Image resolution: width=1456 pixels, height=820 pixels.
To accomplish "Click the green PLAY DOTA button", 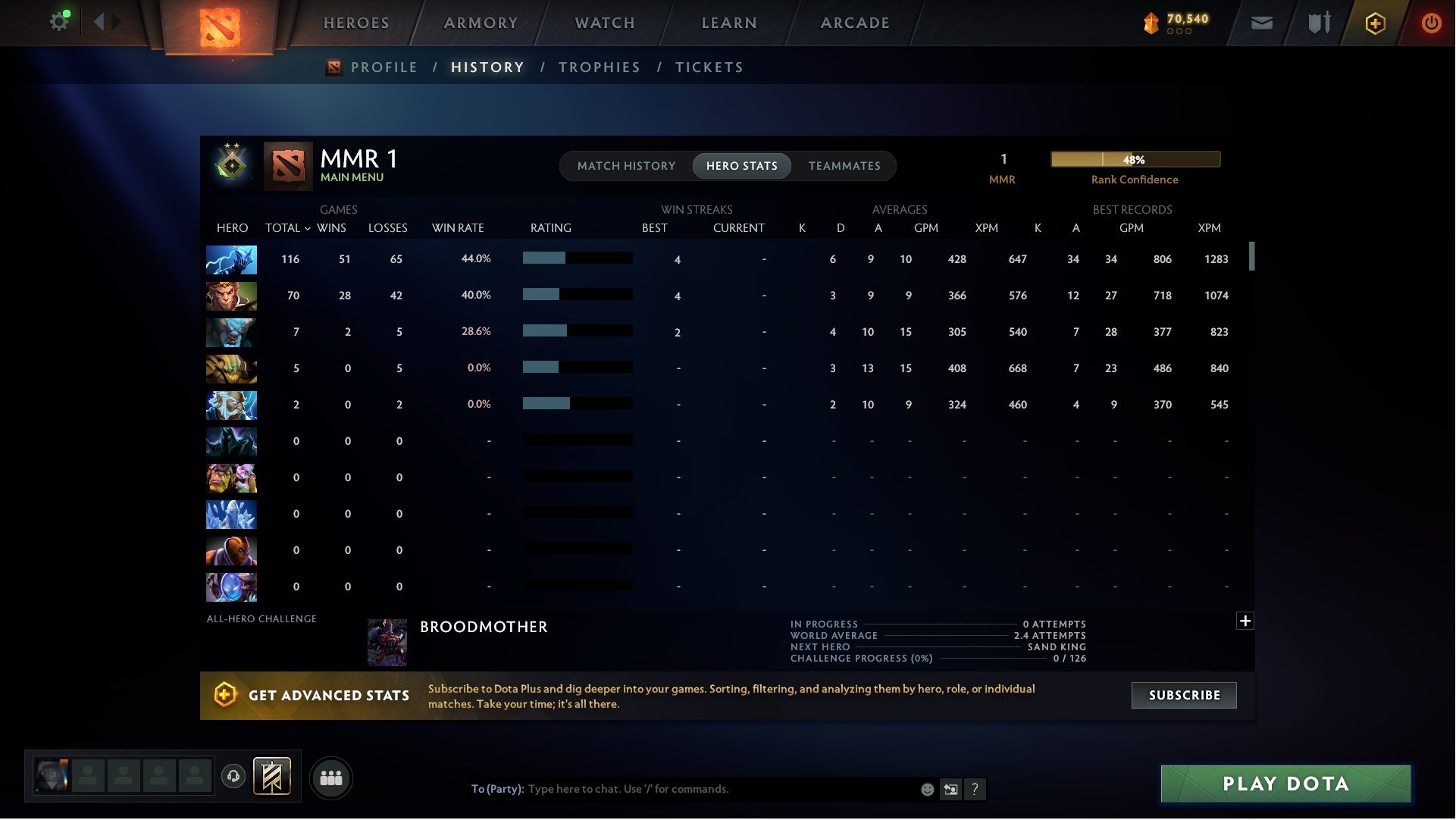I will (1285, 784).
